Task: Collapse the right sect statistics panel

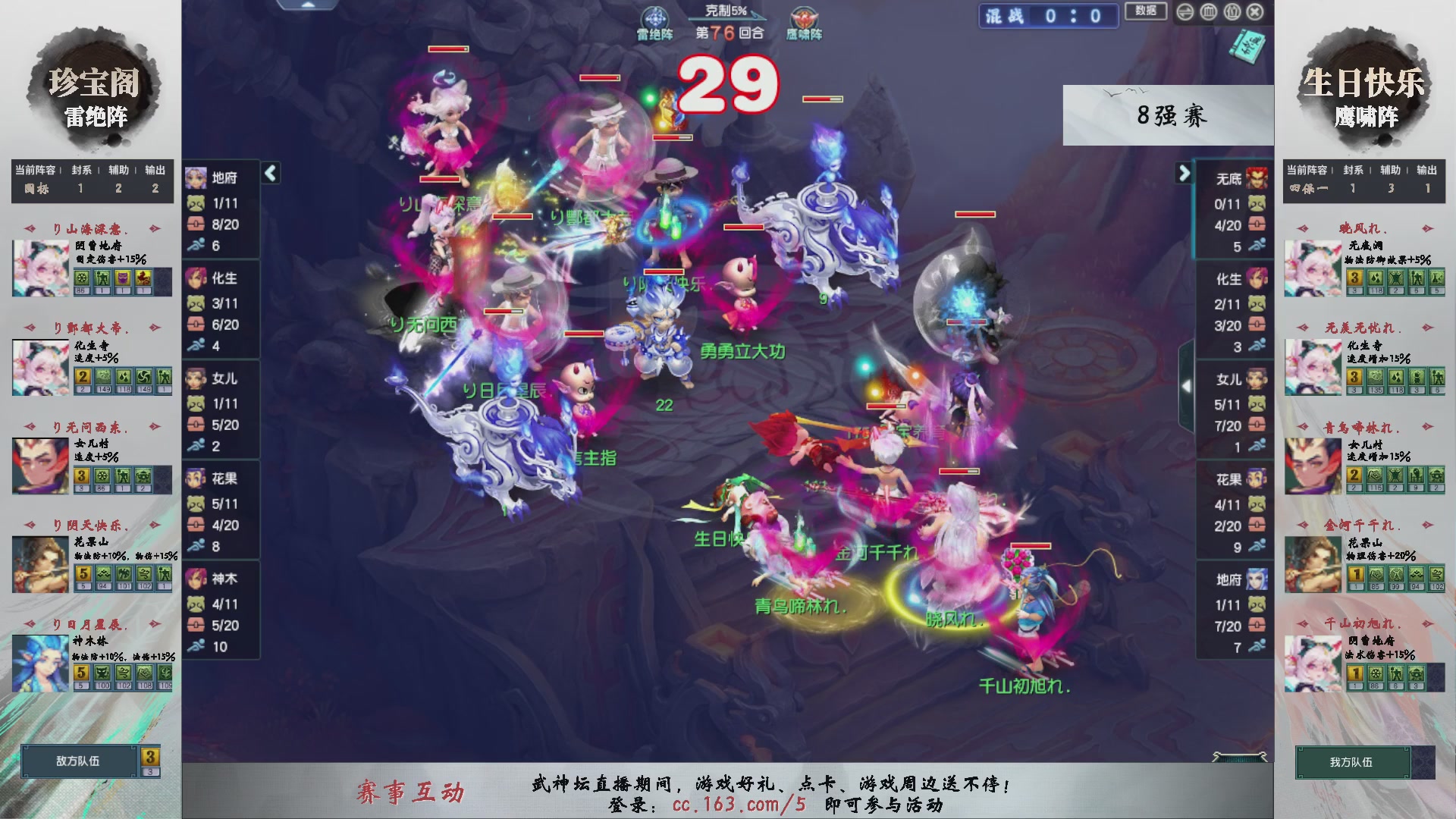Action: point(1184,173)
